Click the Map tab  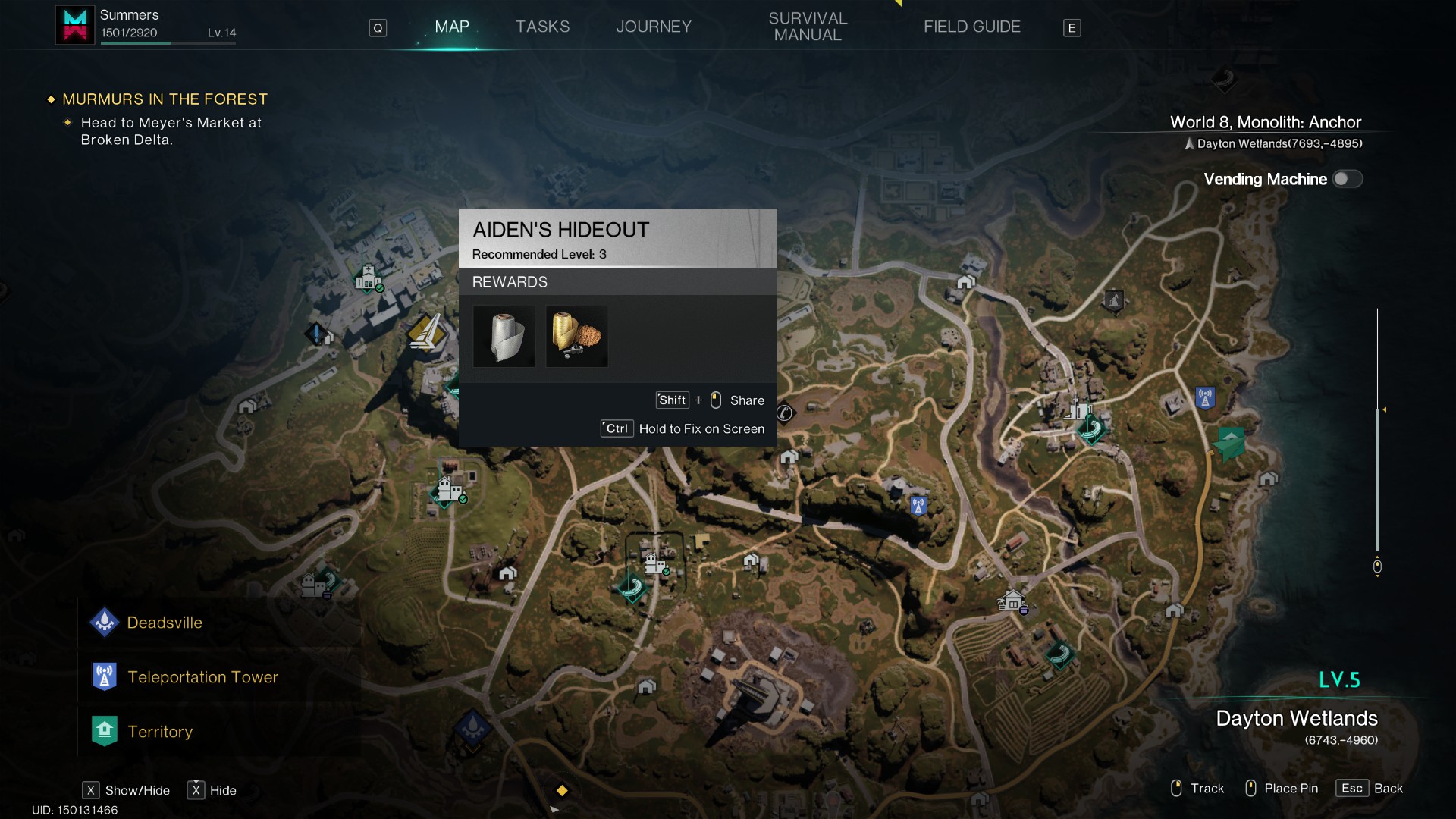click(x=452, y=27)
